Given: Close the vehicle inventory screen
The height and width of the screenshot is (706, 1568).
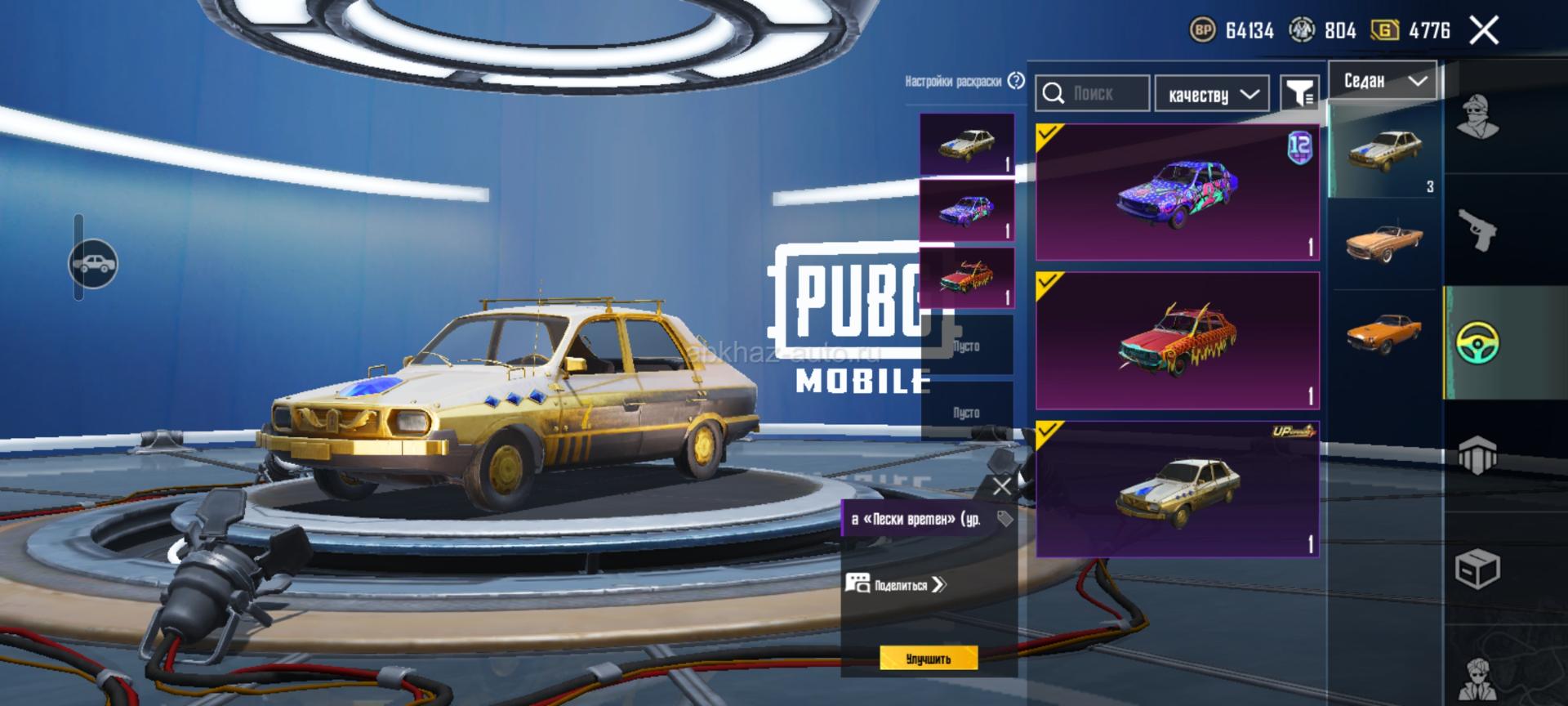Looking at the screenshot, I should tap(1483, 31).
